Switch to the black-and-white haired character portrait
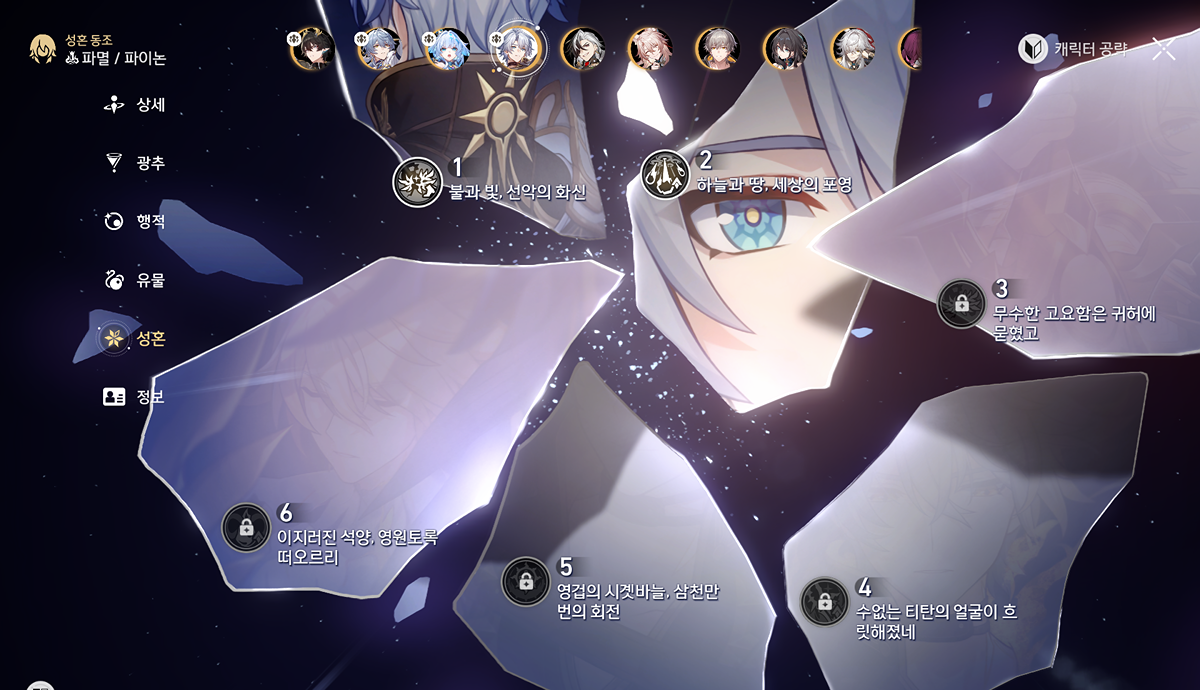This screenshot has height=690, width=1200. click(x=583, y=48)
